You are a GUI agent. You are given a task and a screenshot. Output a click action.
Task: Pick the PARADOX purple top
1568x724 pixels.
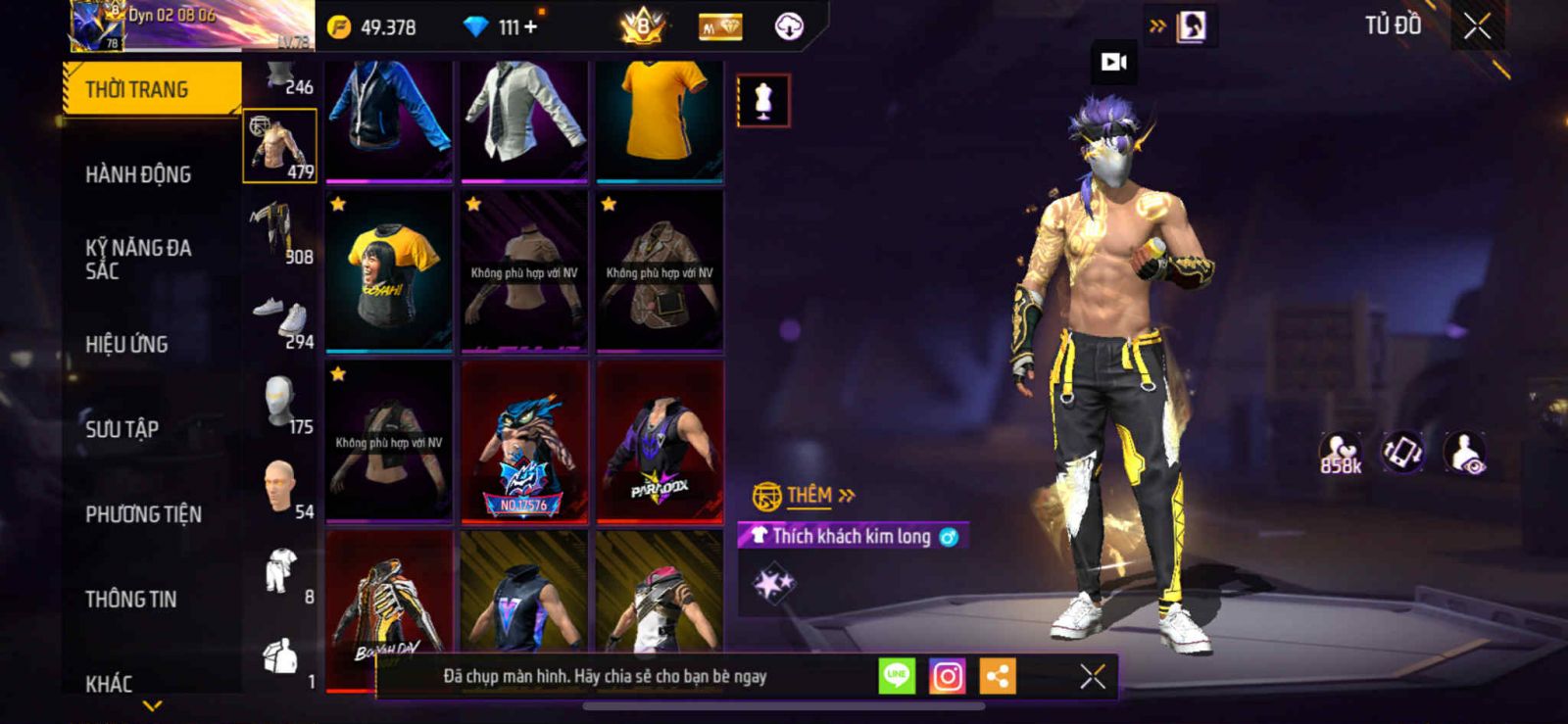[660, 441]
